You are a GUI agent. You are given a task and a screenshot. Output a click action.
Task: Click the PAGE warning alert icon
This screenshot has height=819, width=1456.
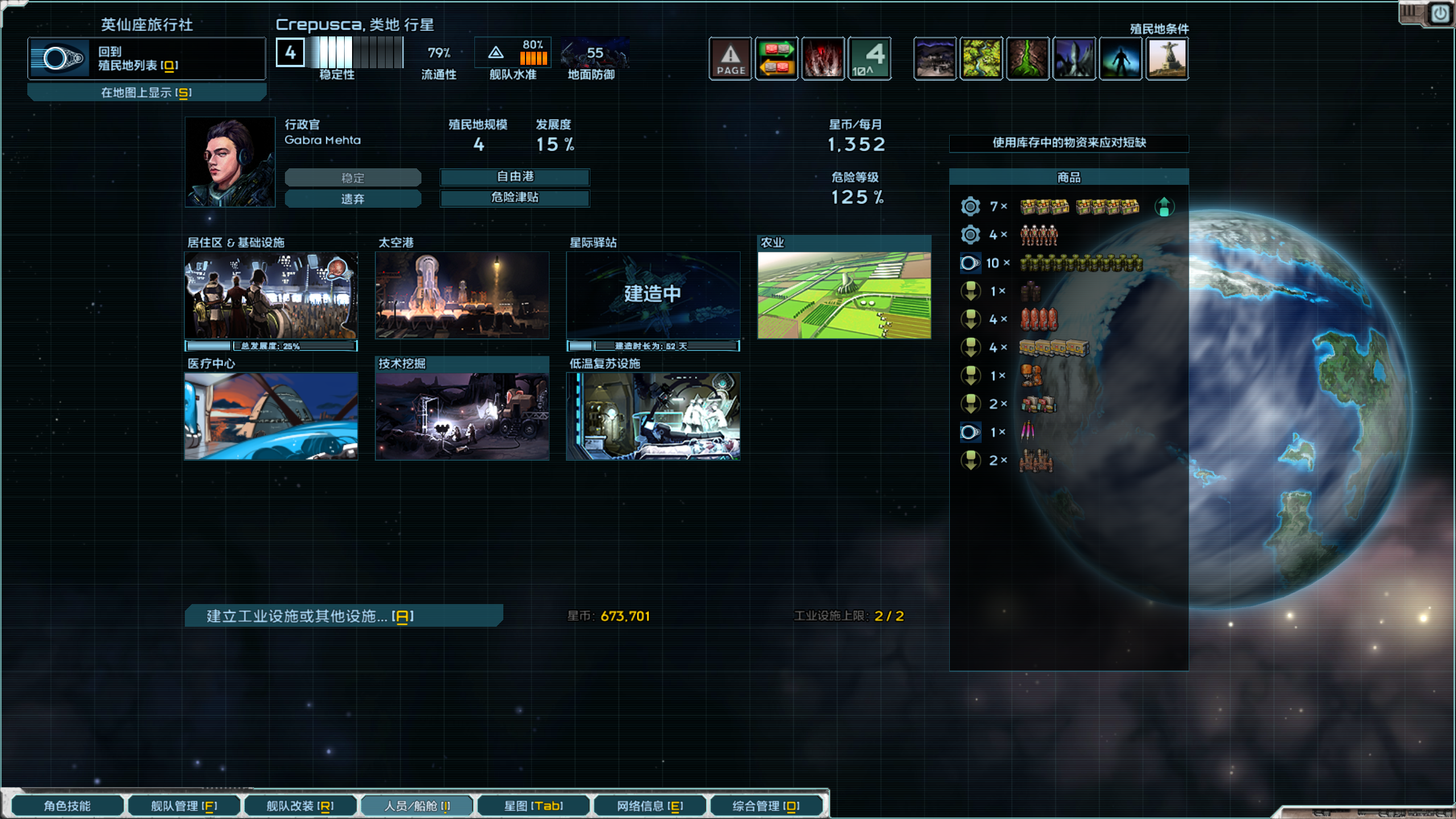click(730, 57)
